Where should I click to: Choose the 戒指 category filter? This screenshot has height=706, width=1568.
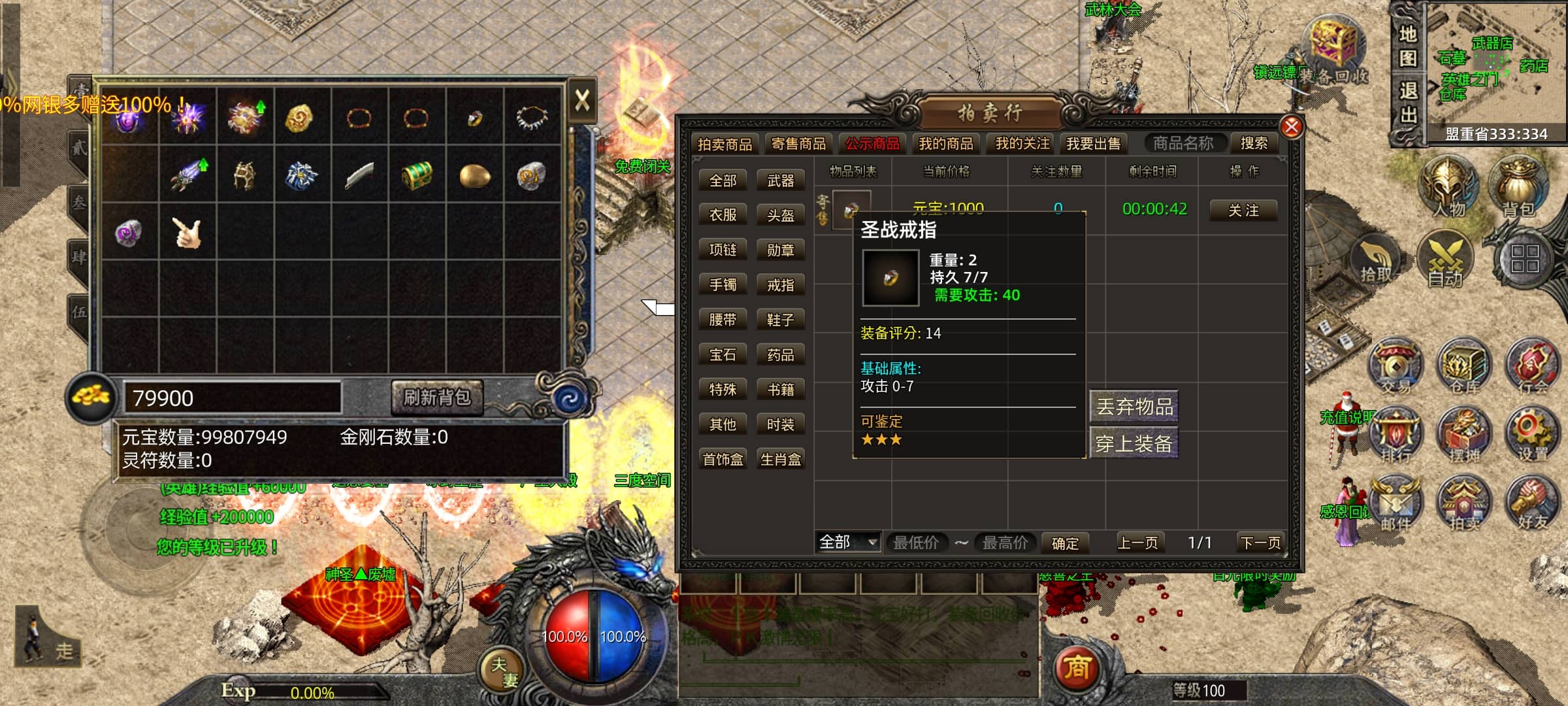point(780,285)
